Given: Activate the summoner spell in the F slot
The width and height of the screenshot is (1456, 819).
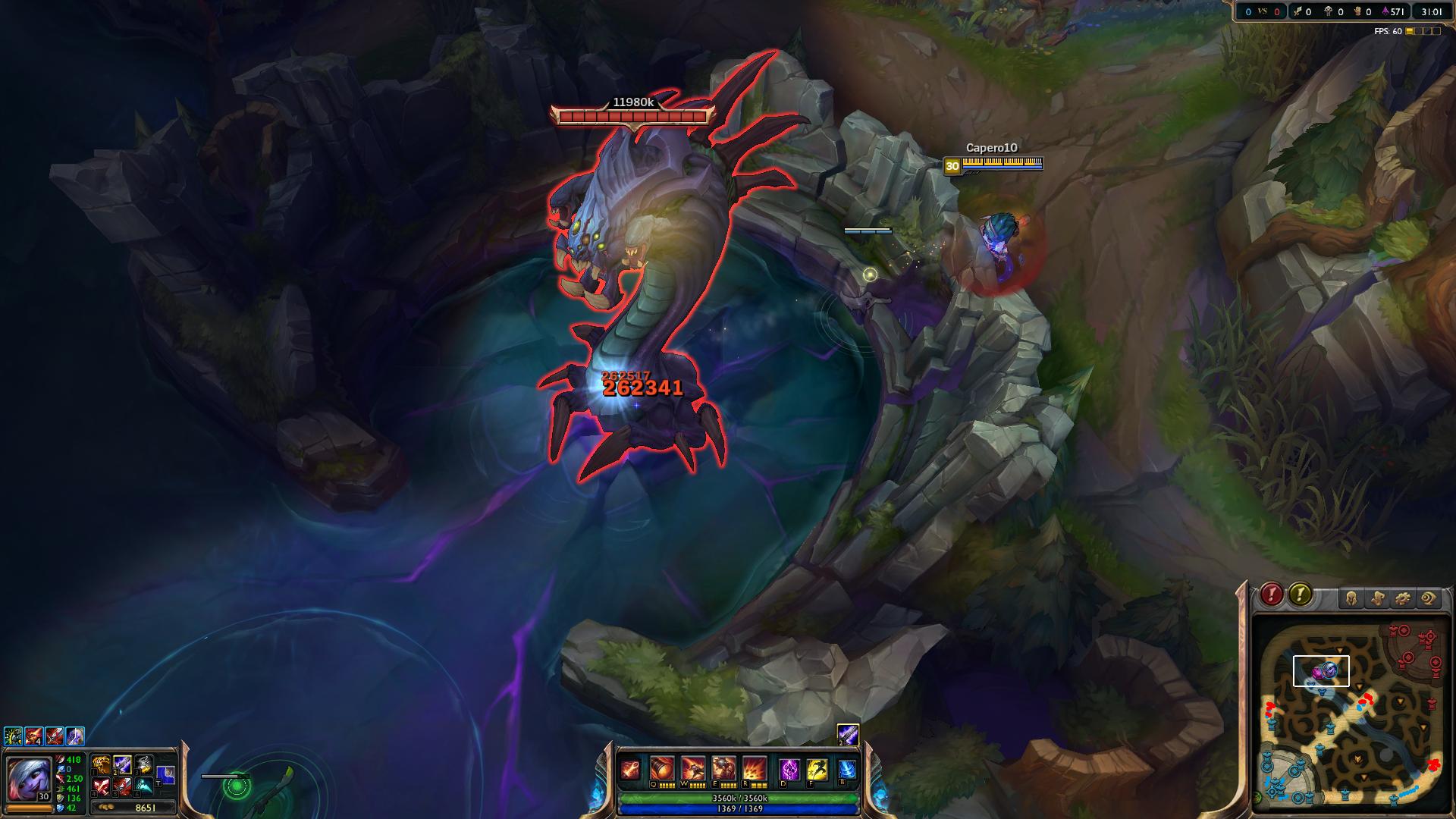Looking at the screenshot, I should pos(817,769).
